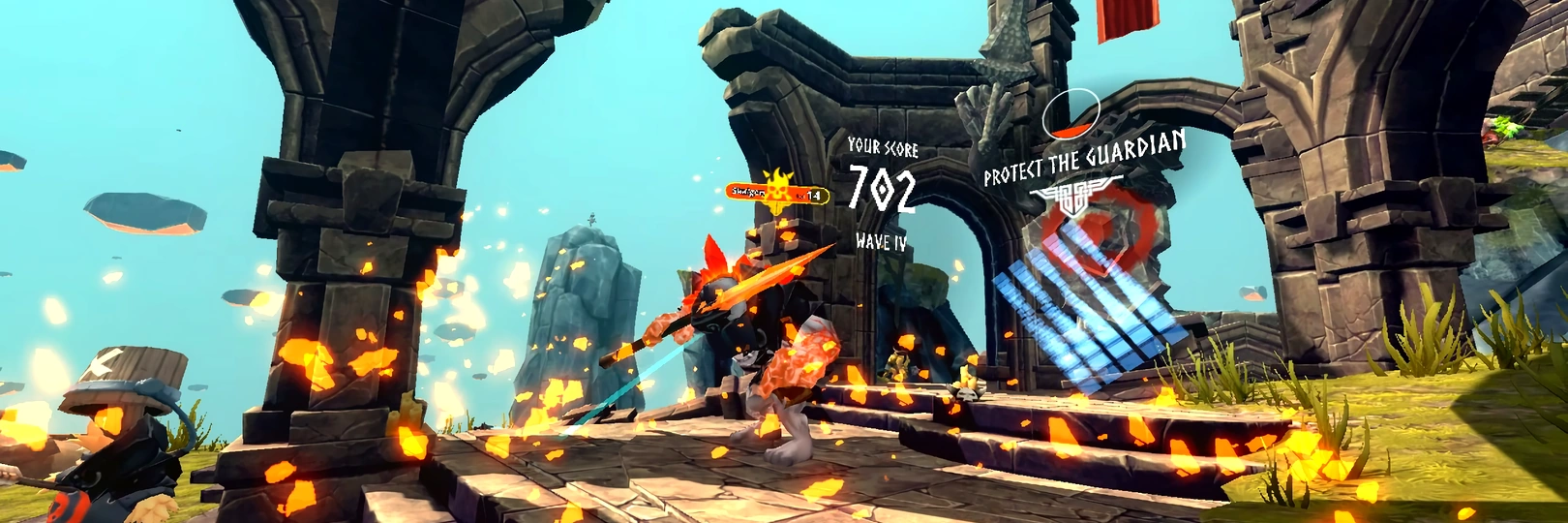Click the enemy nameplate skull badge
The image size is (1568, 523).
(776, 188)
